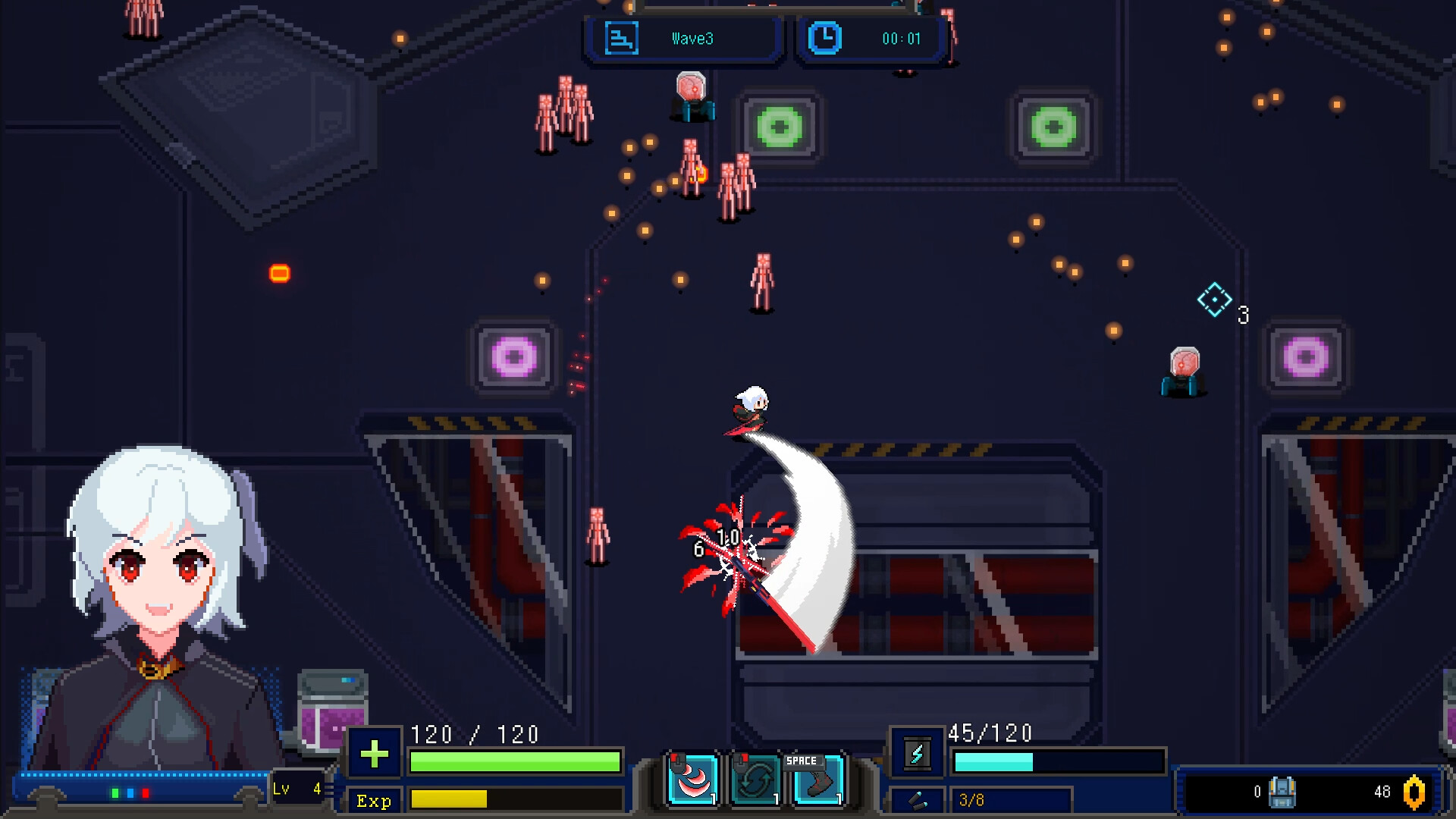
Task: Click the wave document icon beside Wave3
Action: [x=622, y=38]
